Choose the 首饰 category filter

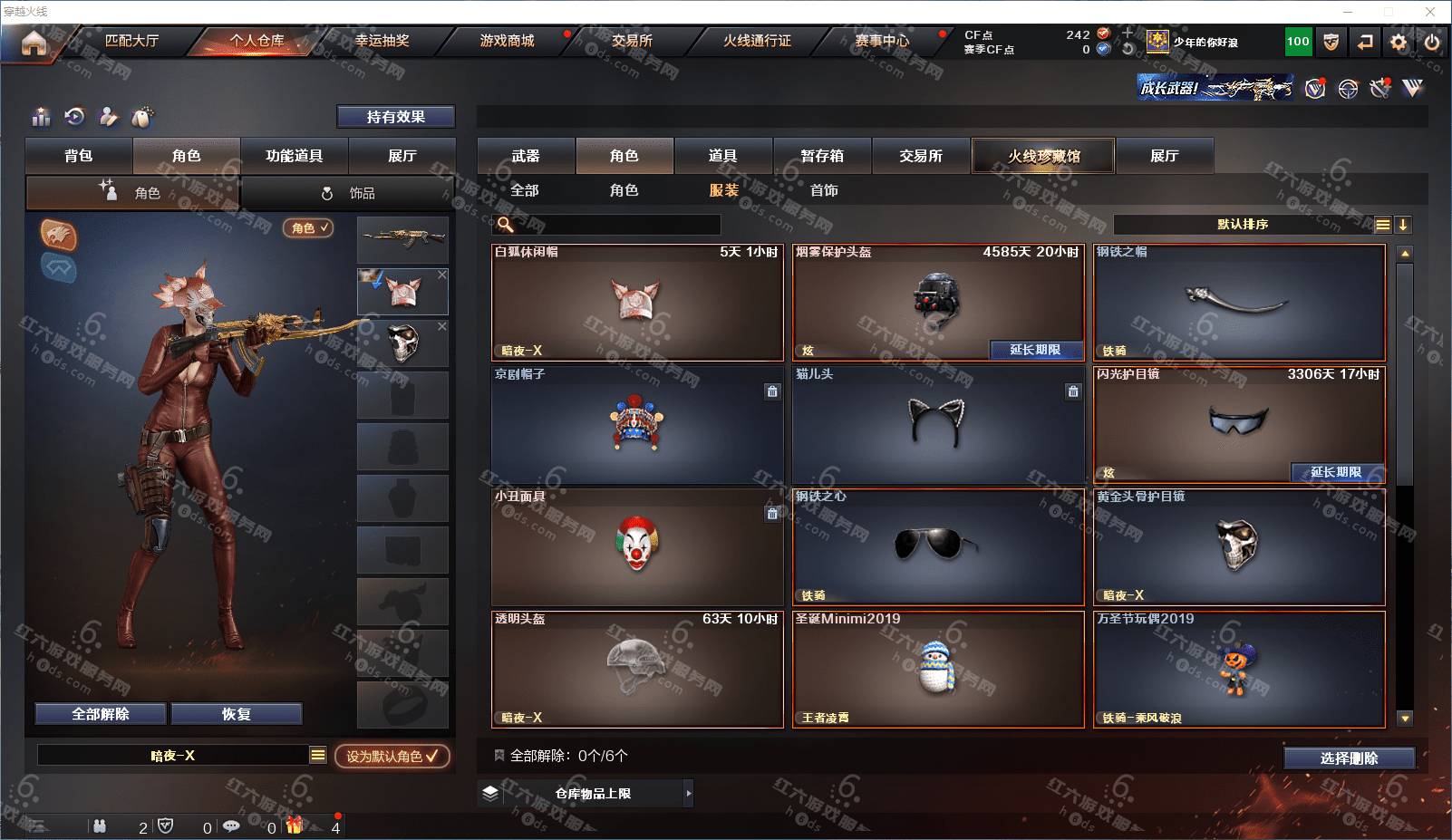pyautogui.click(x=824, y=190)
